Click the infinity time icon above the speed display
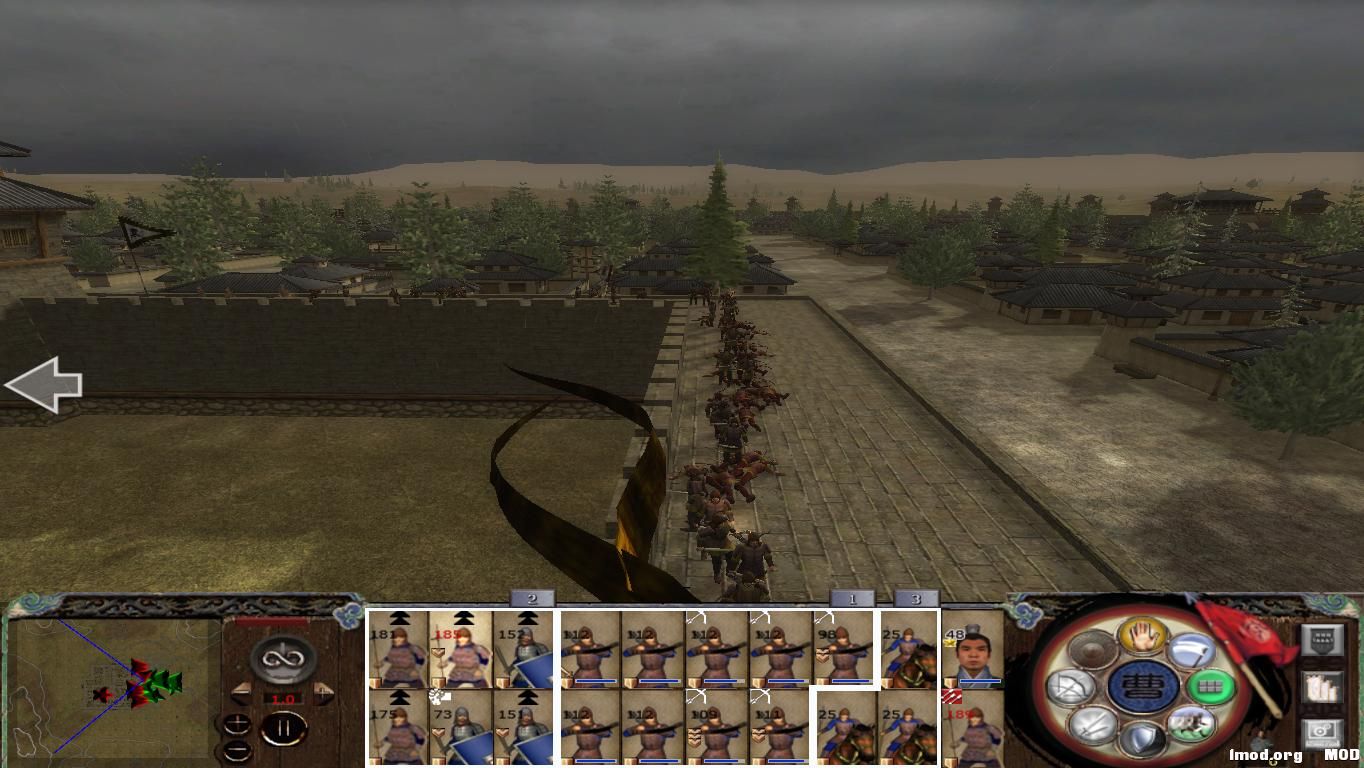The height and width of the screenshot is (768, 1364). (281, 657)
